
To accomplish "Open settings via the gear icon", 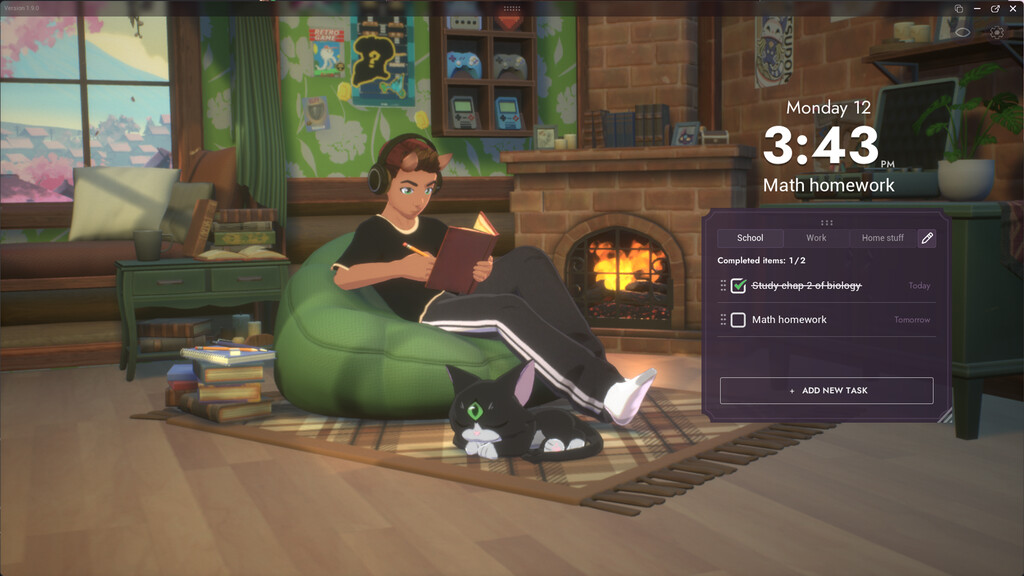I will tap(996, 32).
